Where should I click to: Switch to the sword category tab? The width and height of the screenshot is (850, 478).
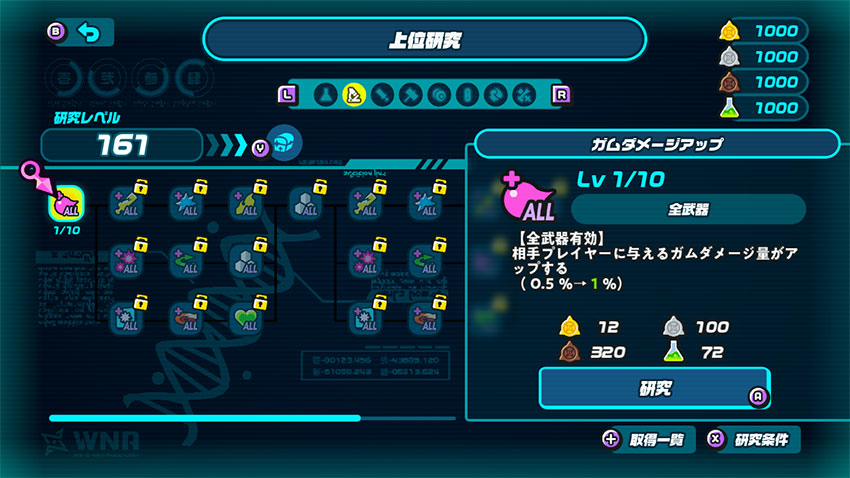coord(381,94)
